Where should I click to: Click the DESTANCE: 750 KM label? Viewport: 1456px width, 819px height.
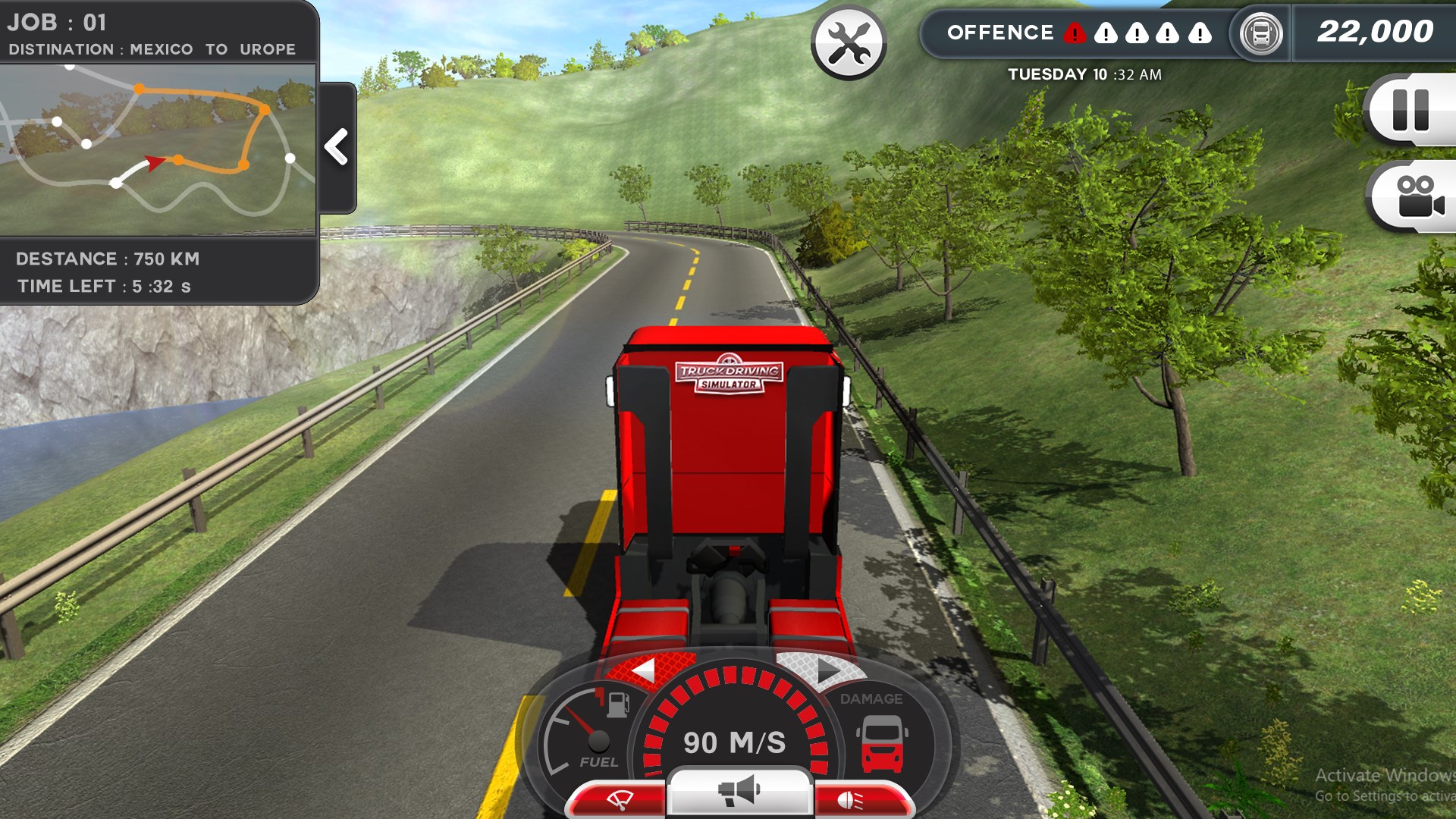[x=108, y=258]
